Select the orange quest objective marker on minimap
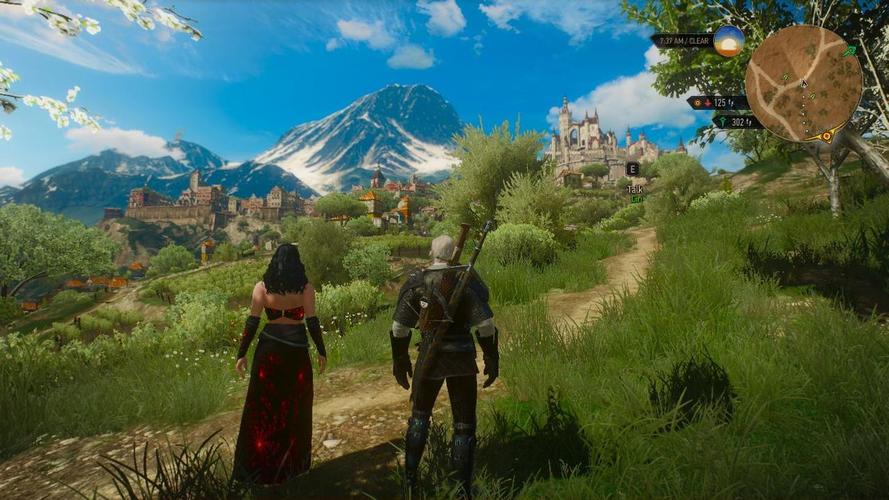The height and width of the screenshot is (500, 889). [826, 135]
